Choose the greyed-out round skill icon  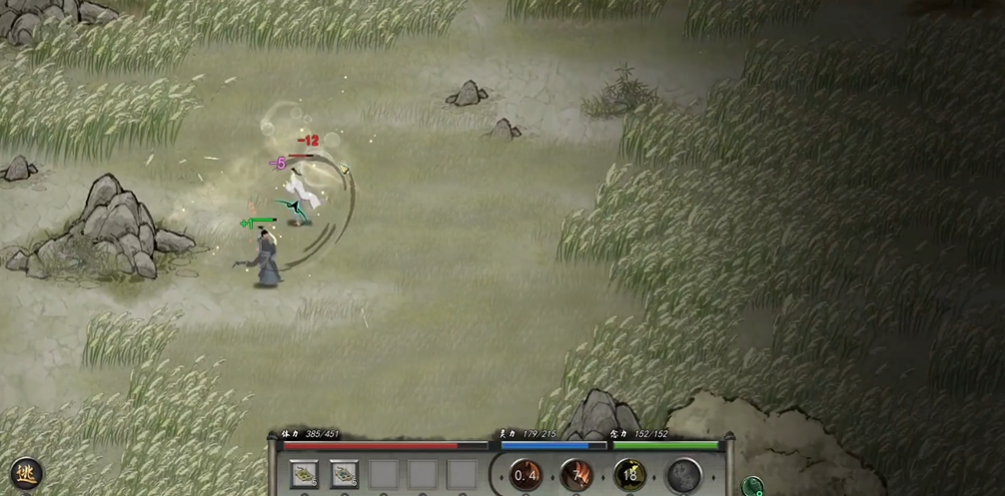tap(684, 475)
